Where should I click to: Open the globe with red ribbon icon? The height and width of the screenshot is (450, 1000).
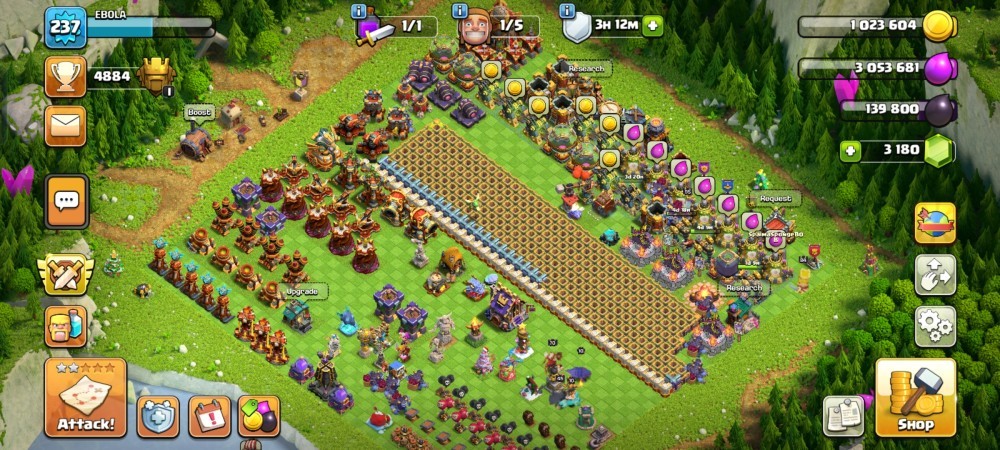coord(935,222)
